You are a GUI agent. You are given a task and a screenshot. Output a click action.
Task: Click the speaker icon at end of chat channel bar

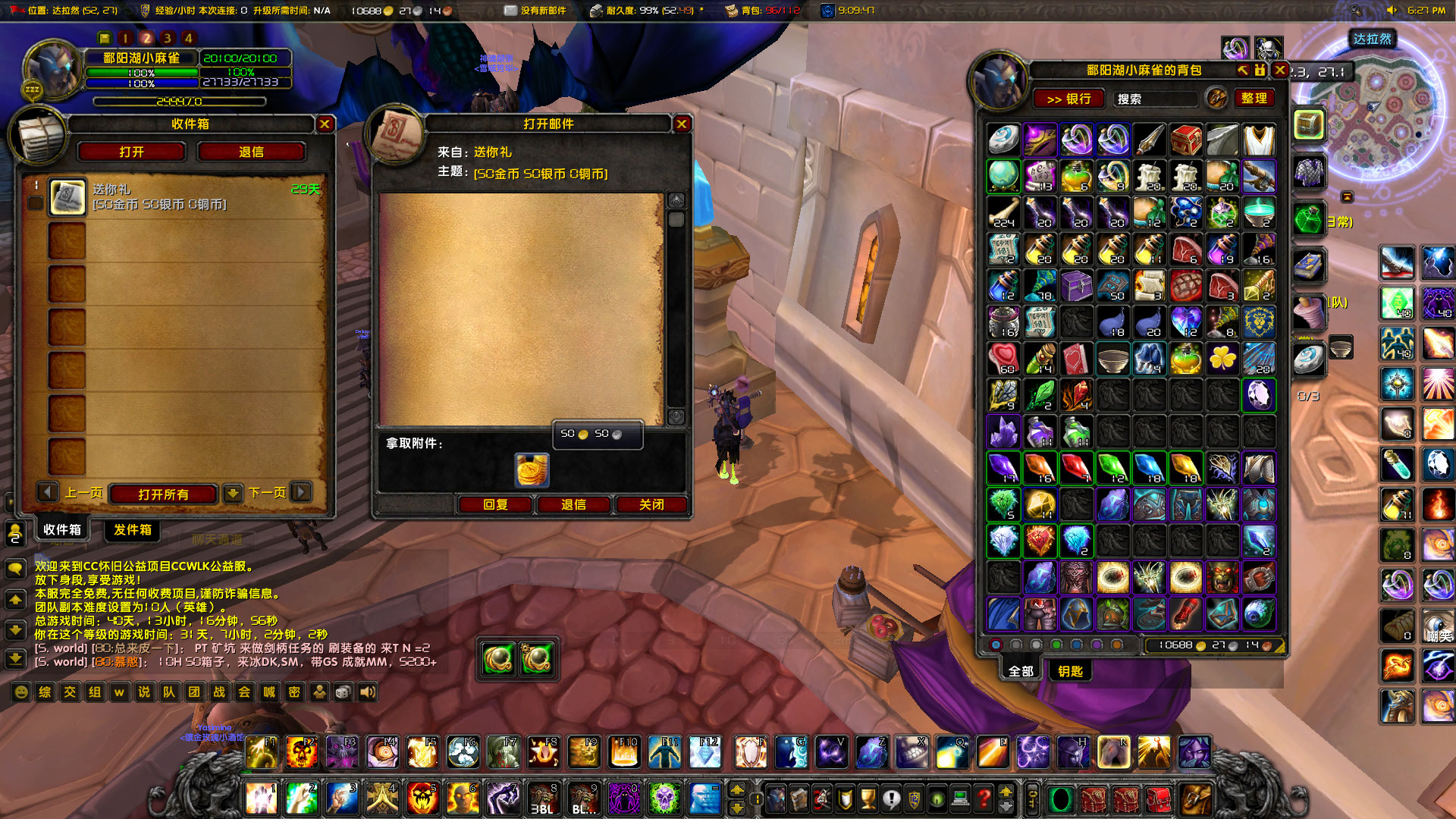367,692
